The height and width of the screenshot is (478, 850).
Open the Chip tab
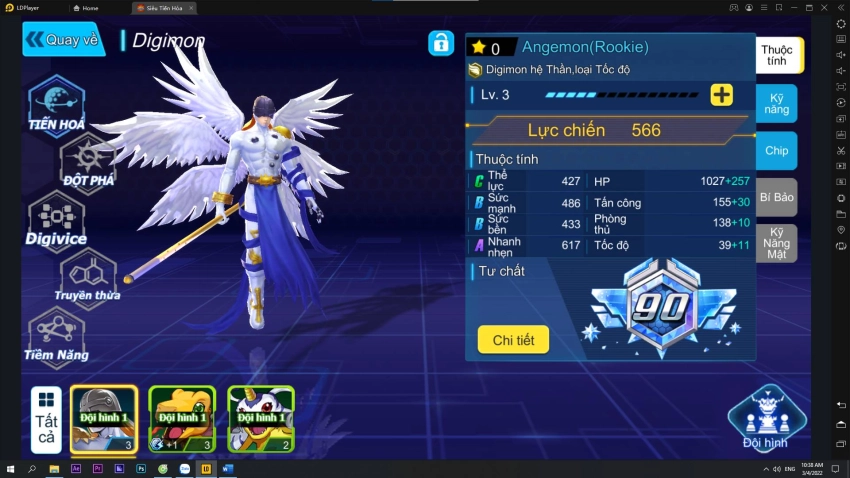(x=777, y=150)
